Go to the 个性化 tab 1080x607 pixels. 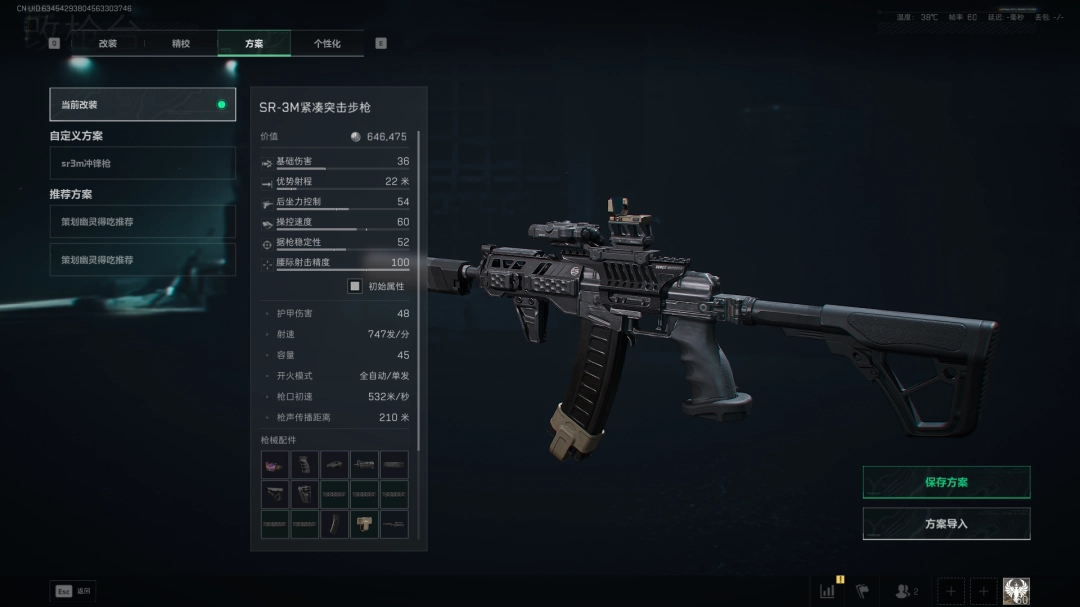click(327, 44)
